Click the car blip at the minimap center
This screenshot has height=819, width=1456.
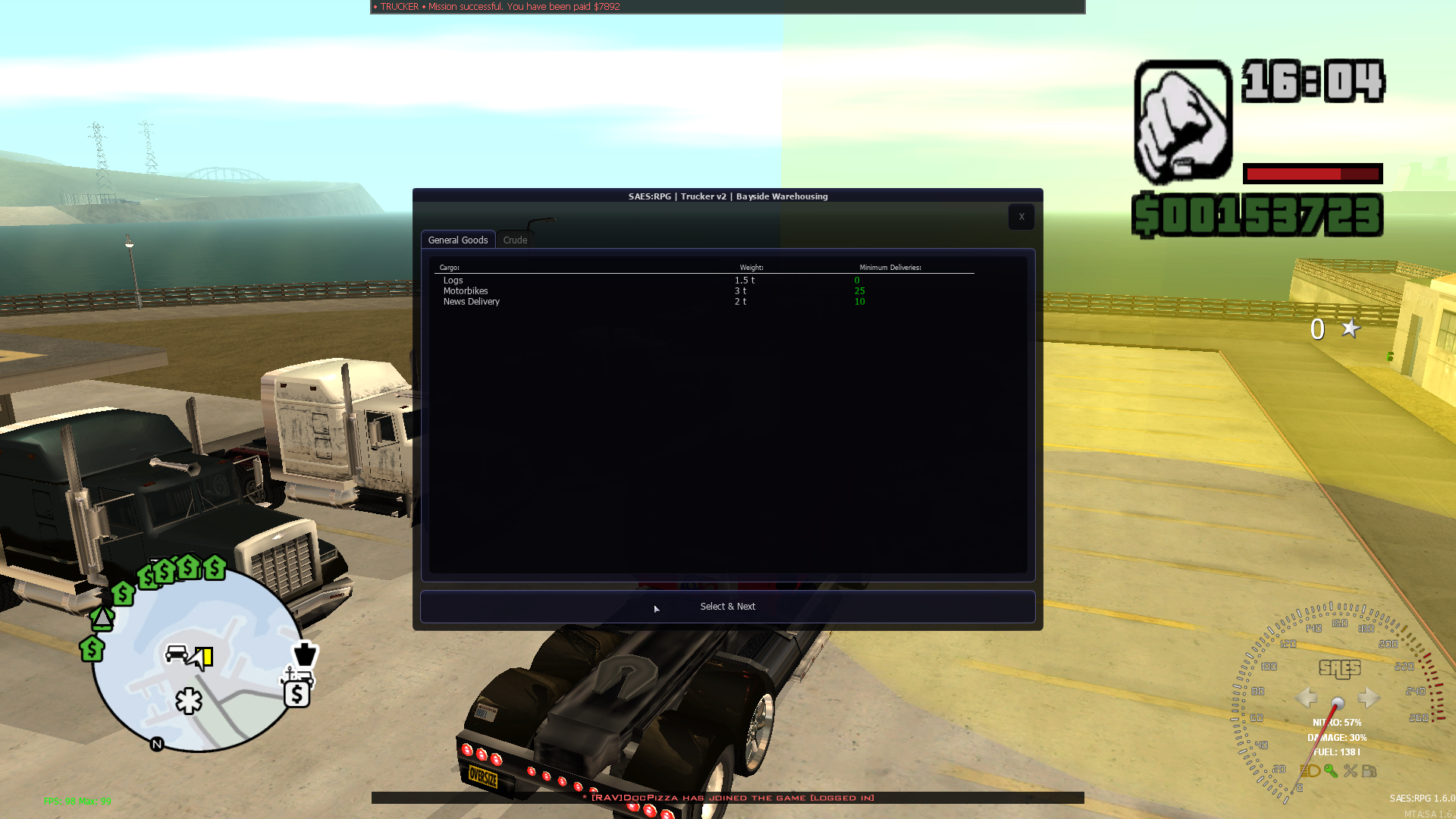click(177, 654)
